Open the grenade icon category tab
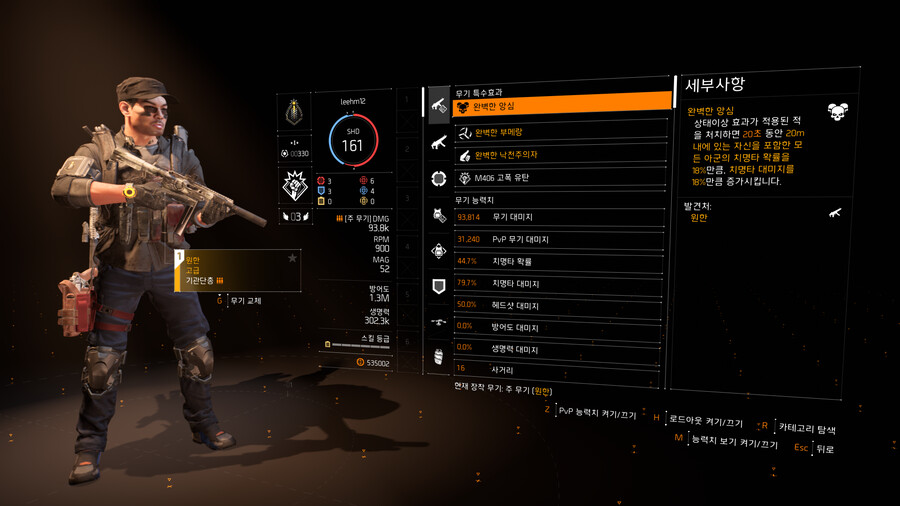The height and width of the screenshot is (506, 900). point(439,357)
